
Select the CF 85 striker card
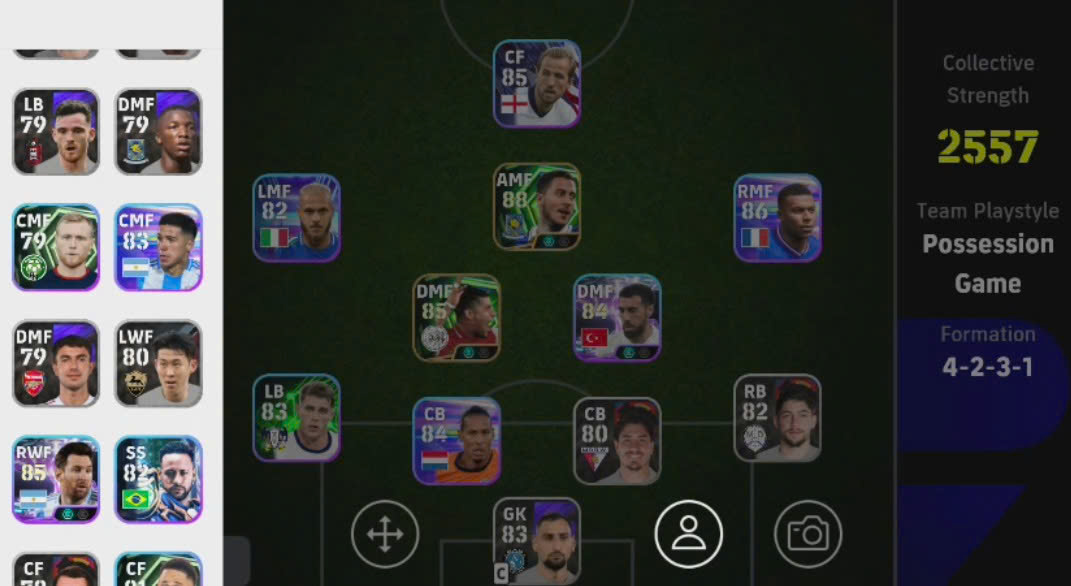[x=537, y=84]
